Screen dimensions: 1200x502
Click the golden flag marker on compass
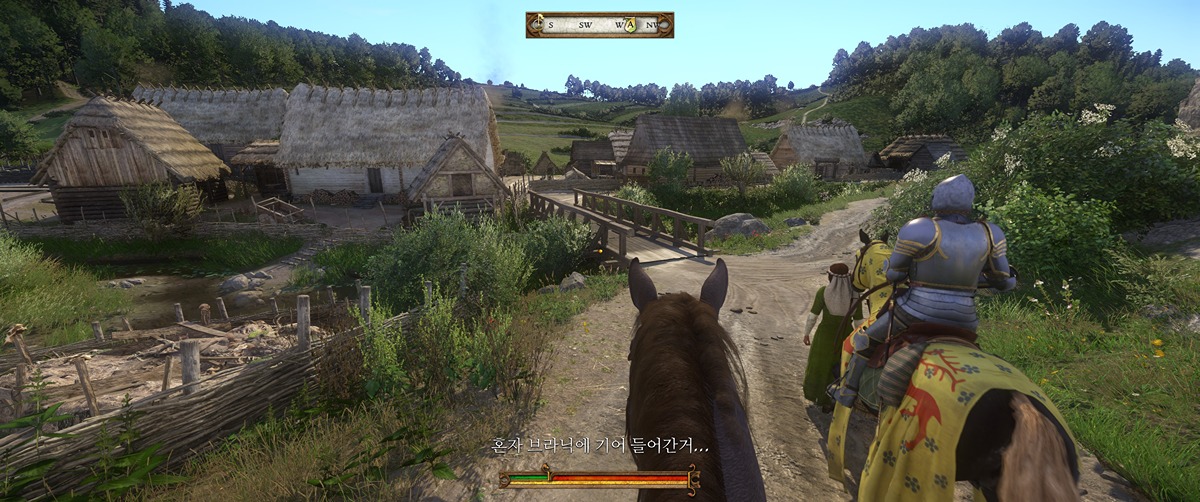[x=538, y=24]
